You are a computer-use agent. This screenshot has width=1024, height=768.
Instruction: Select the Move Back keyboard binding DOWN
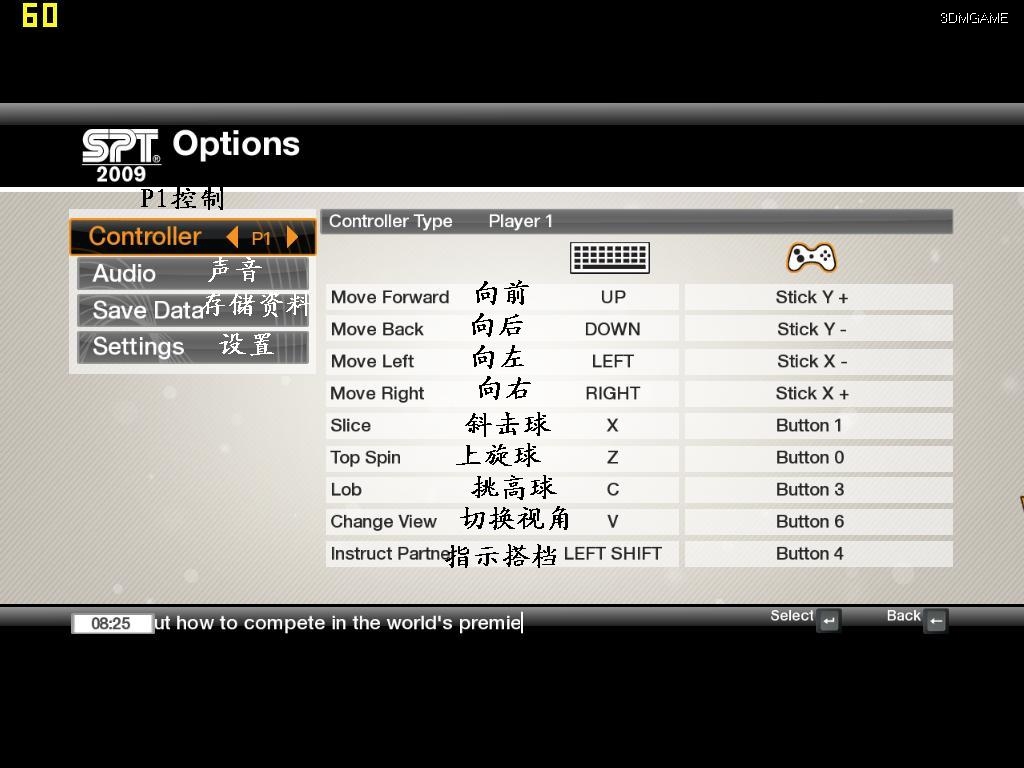tap(613, 329)
